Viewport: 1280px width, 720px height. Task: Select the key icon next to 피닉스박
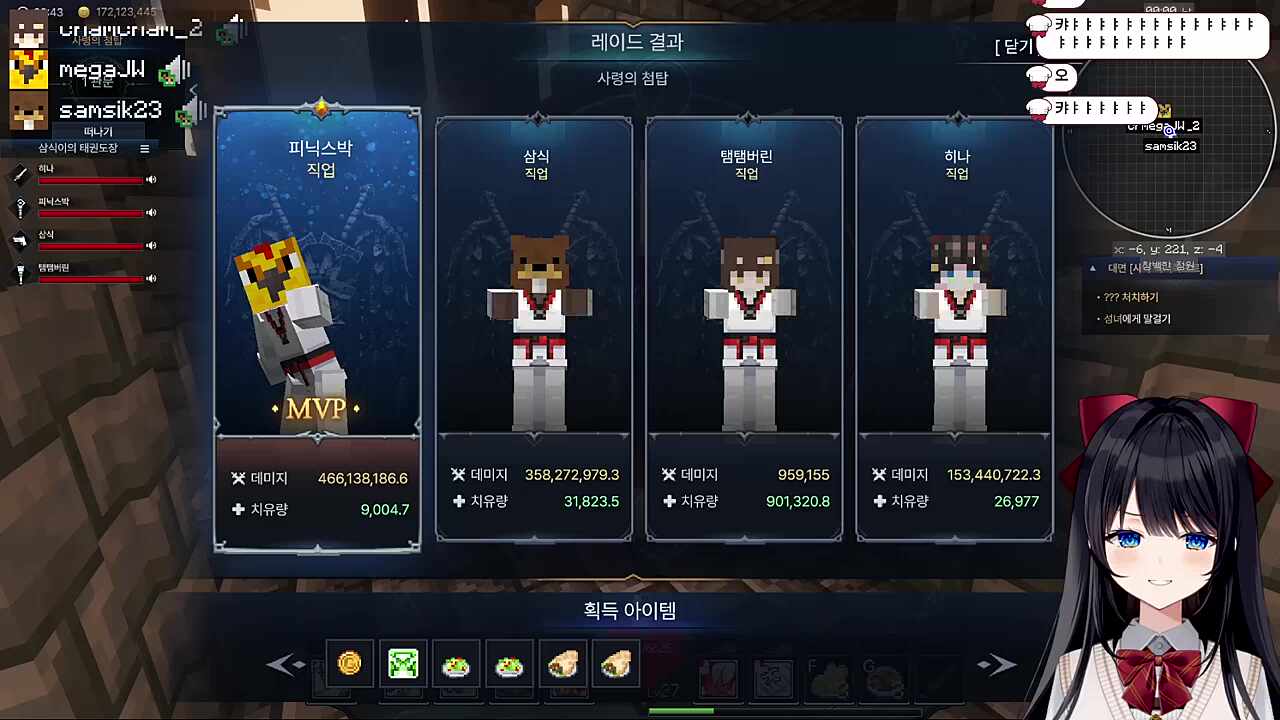pyautogui.click(x=21, y=207)
